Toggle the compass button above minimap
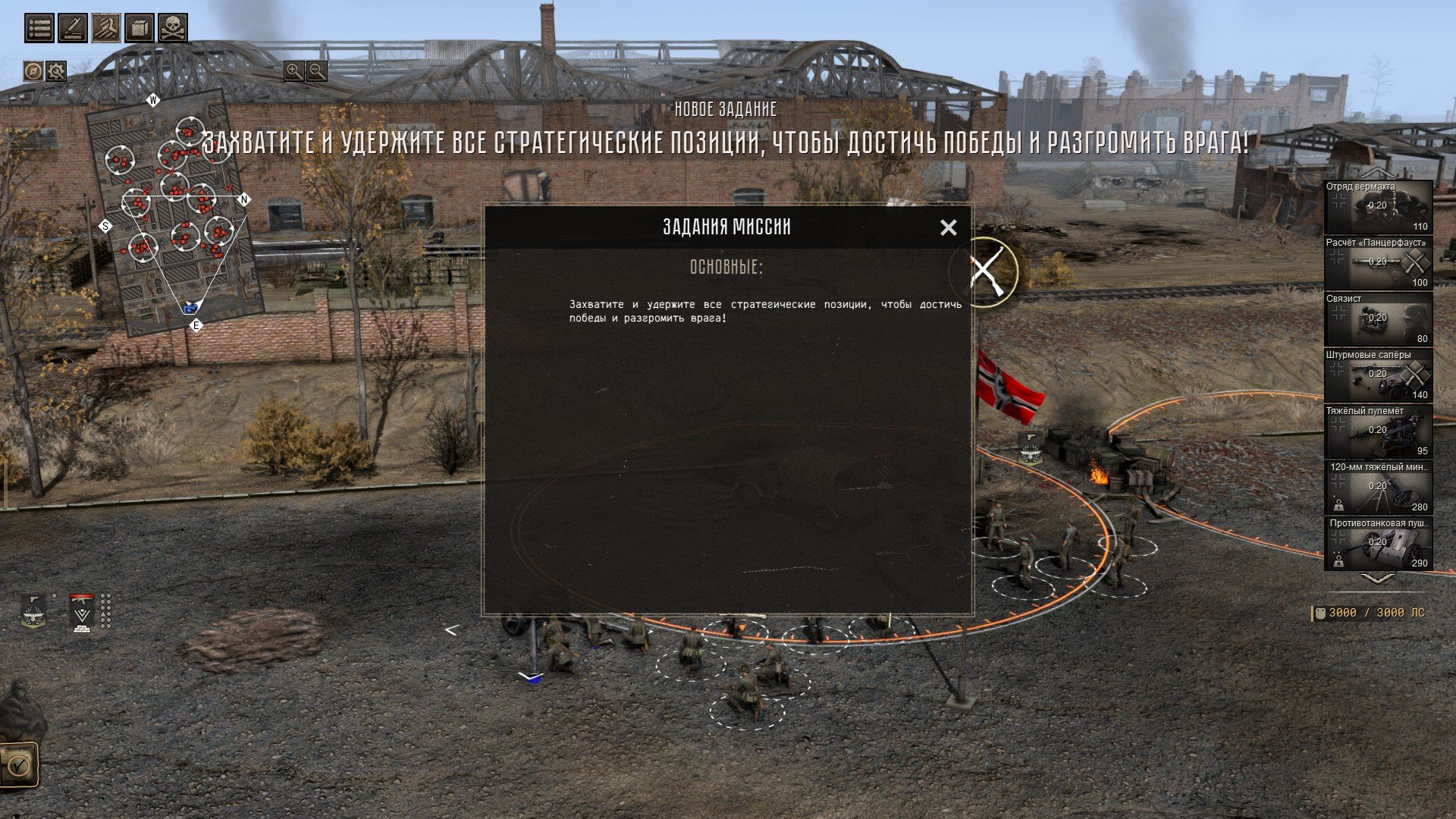The height and width of the screenshot is (819, 1456). (33, 71)
